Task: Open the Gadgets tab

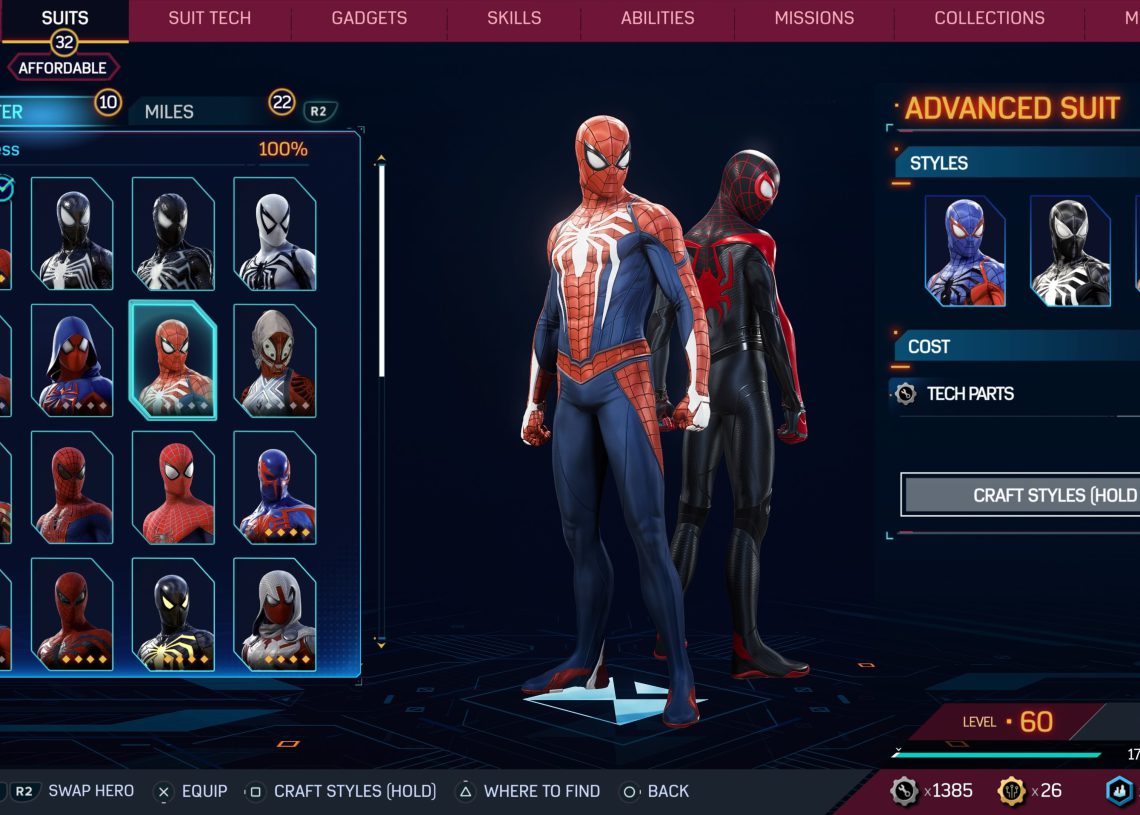Action: [369, 18]
